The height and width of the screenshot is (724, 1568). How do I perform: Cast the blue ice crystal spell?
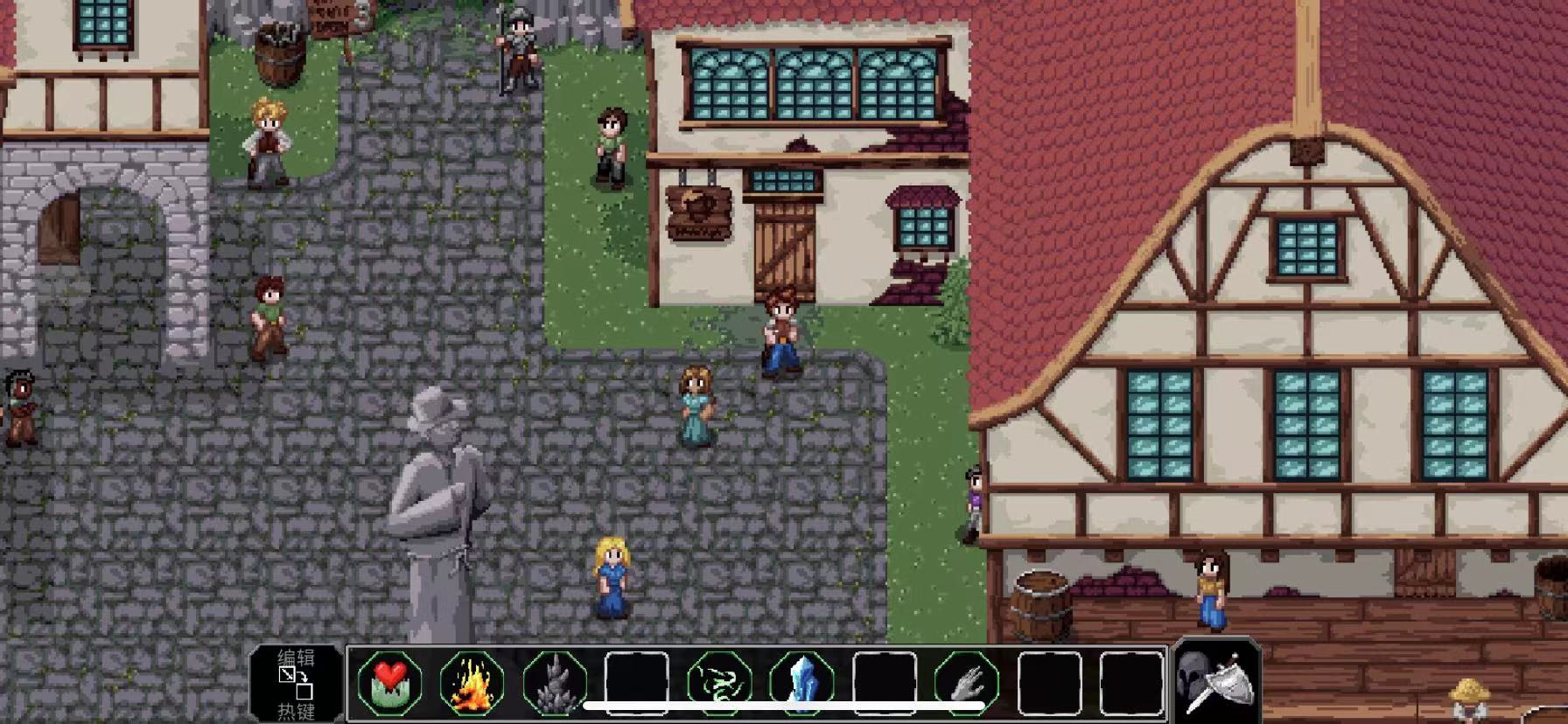click(x=801, y=682)
